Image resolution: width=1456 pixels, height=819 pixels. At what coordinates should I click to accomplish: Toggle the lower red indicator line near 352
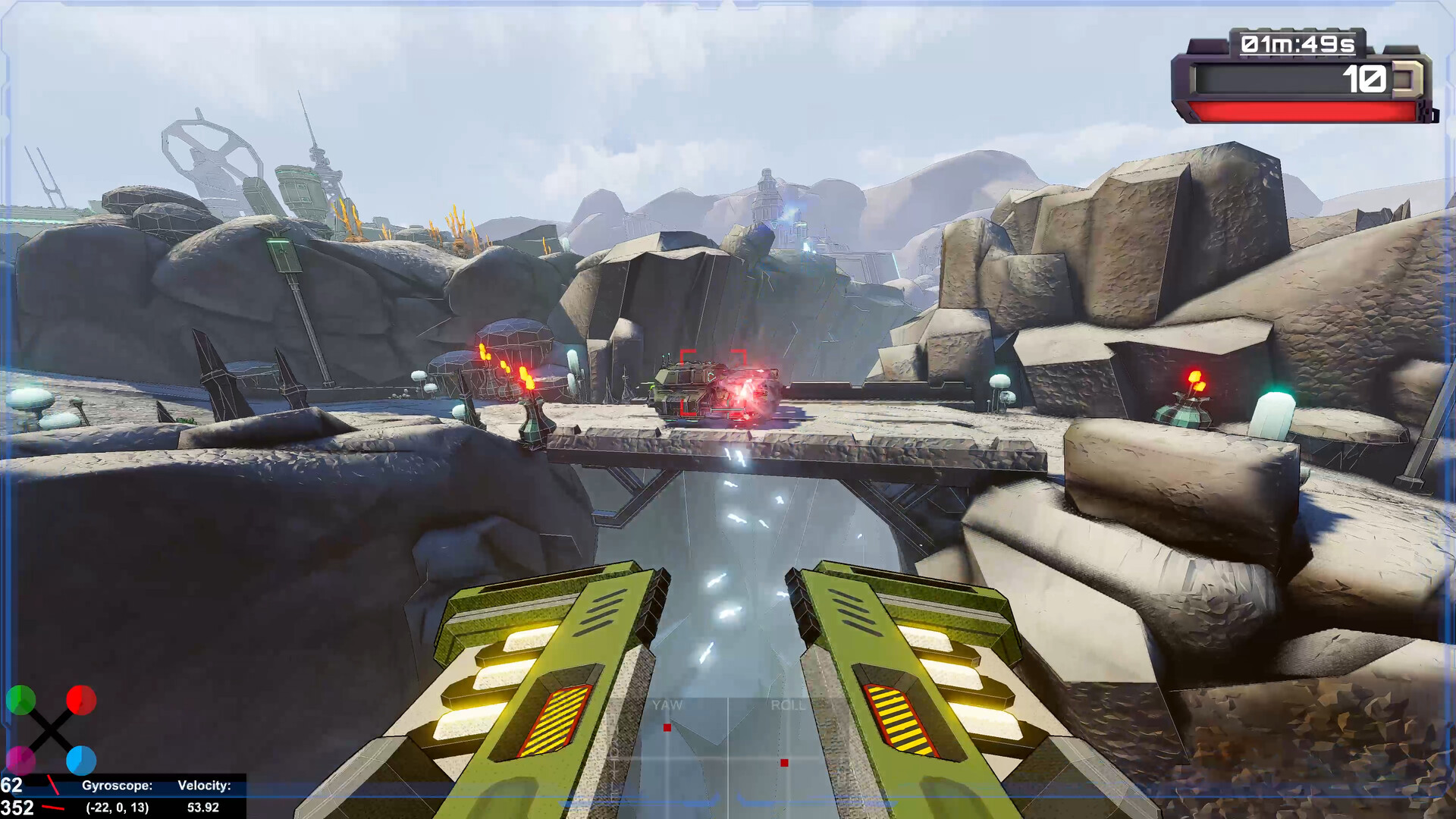[x=55, y=809]
